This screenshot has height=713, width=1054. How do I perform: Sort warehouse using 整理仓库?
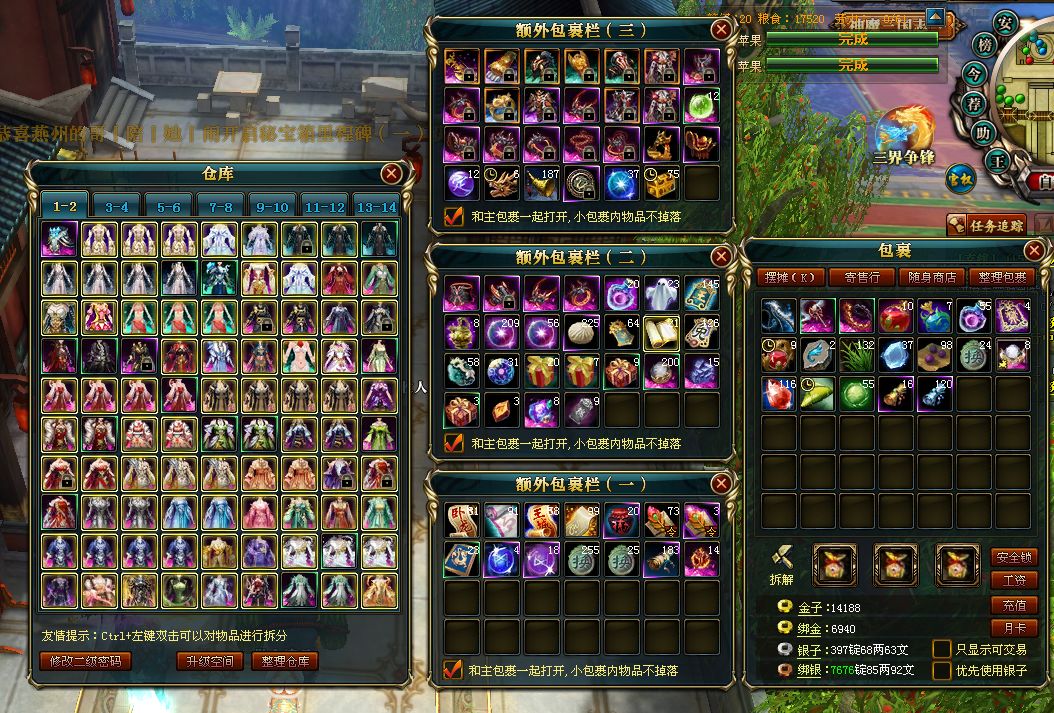point(285,661)
